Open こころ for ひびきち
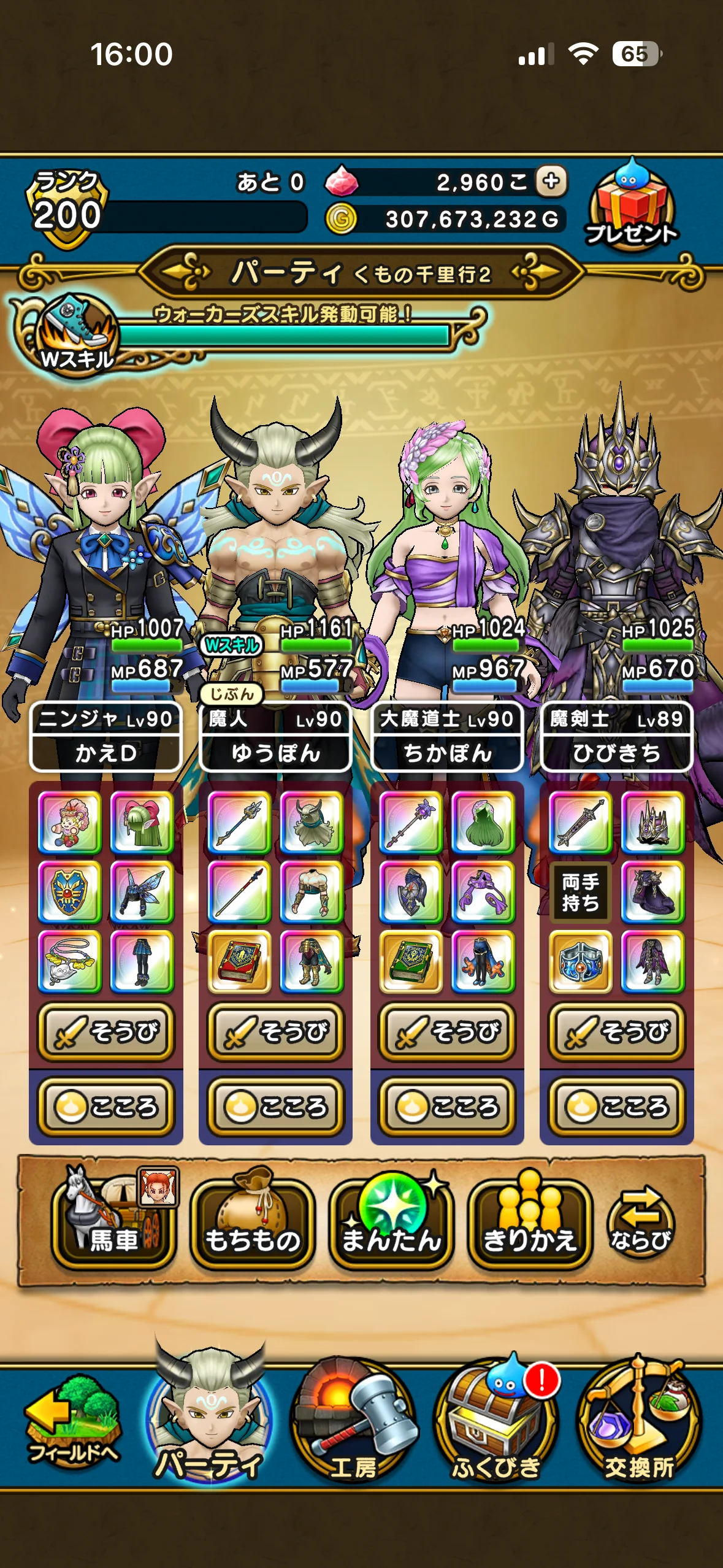723x1568 pixels. point(617,1107)
